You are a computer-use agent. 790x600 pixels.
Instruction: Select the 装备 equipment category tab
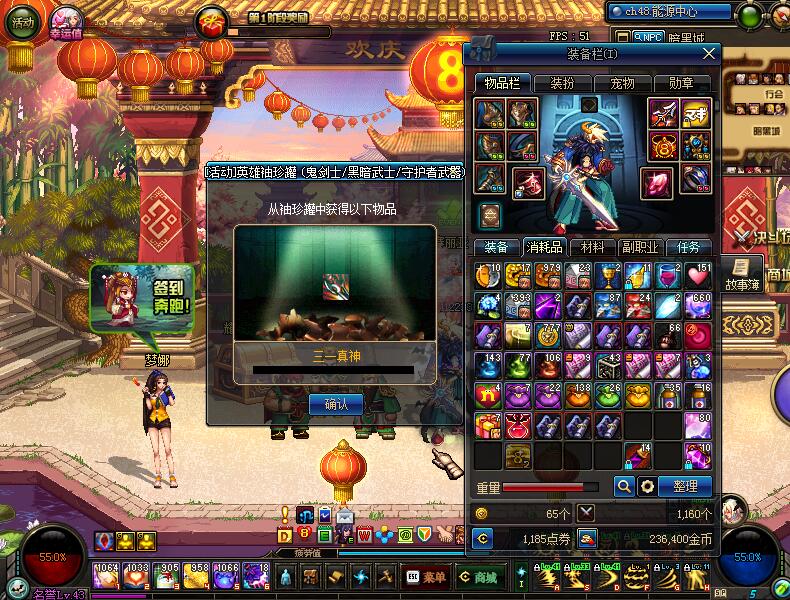point(496,247)
